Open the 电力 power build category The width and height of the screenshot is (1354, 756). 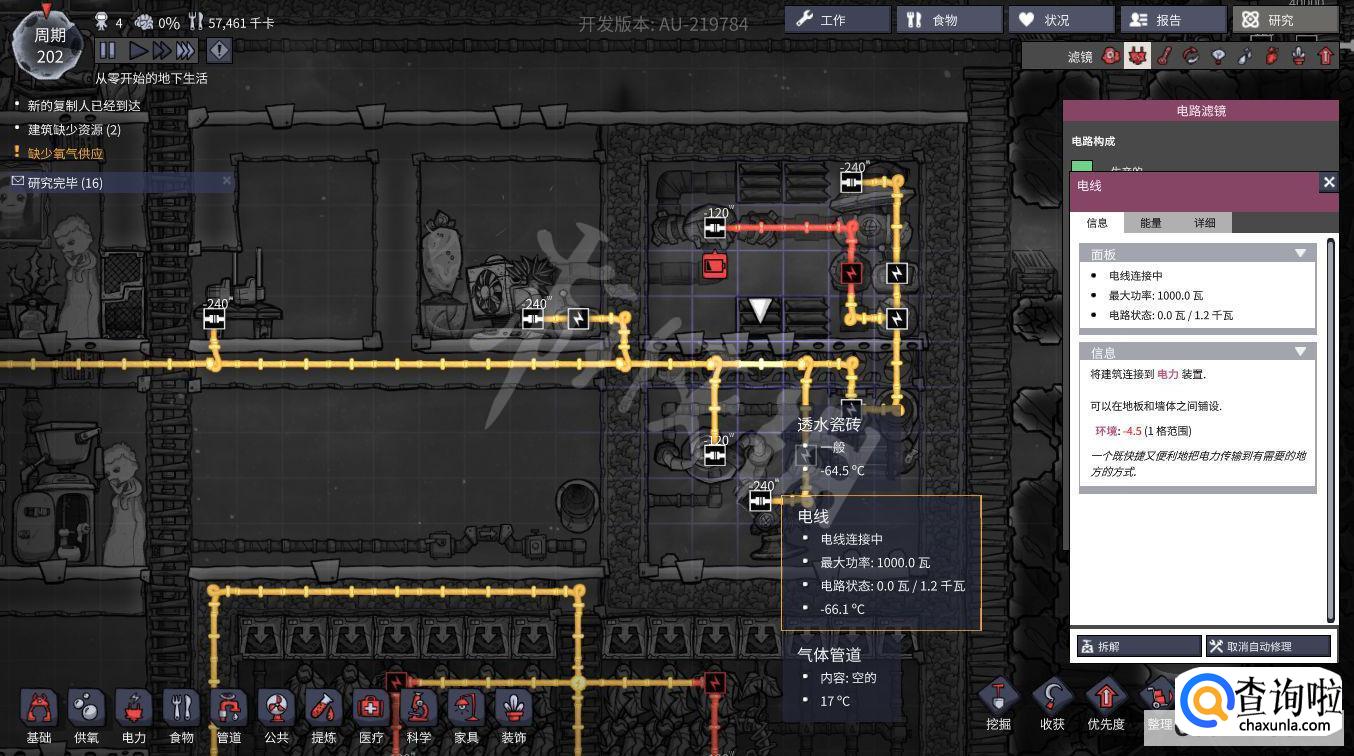133,714
